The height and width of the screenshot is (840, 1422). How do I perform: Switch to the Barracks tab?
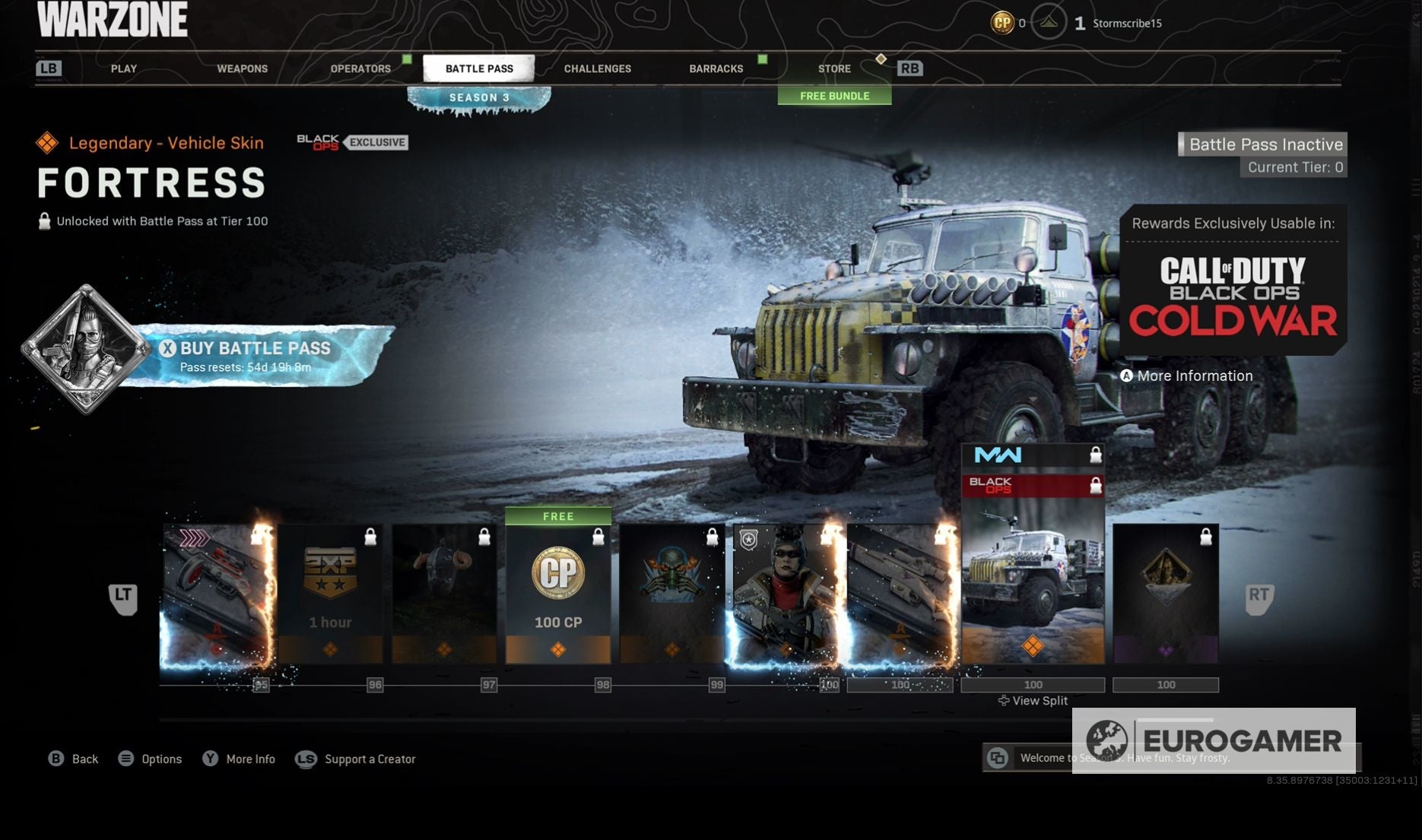point(716,68)
